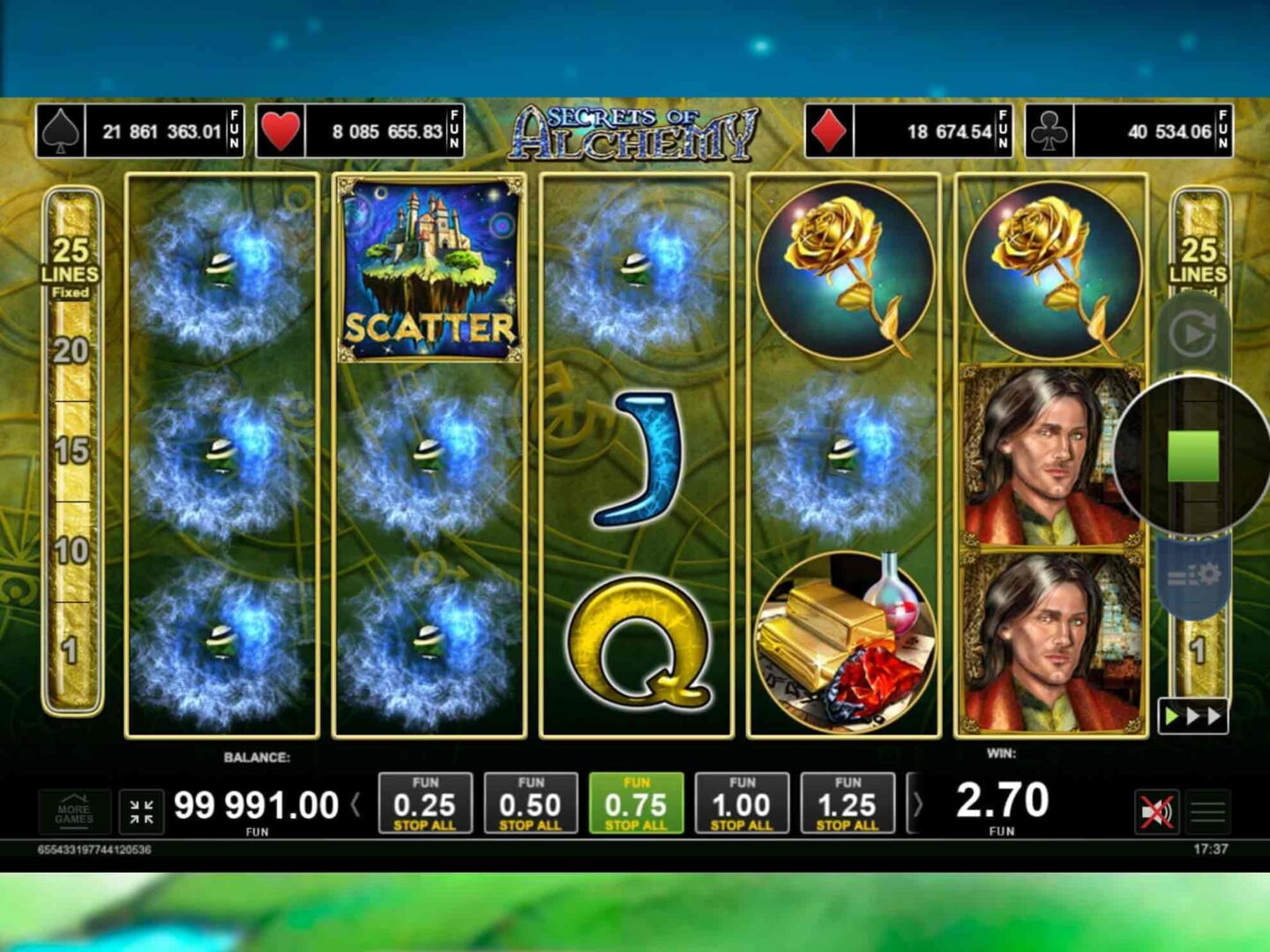Toggle fullscreen with the arrows icon

point(141,811)
